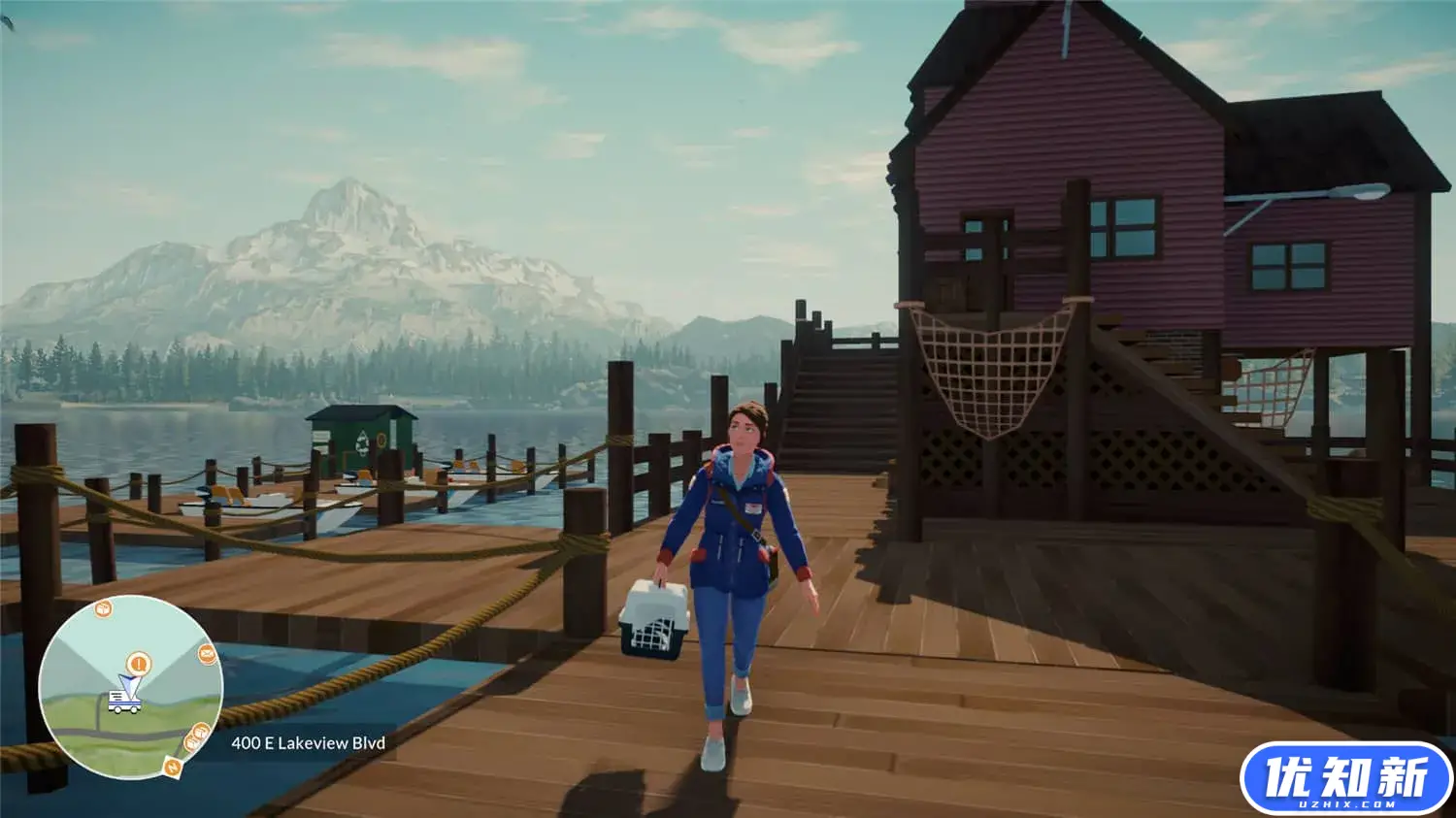Click the exclamation mark objective marker

point(140,664)
